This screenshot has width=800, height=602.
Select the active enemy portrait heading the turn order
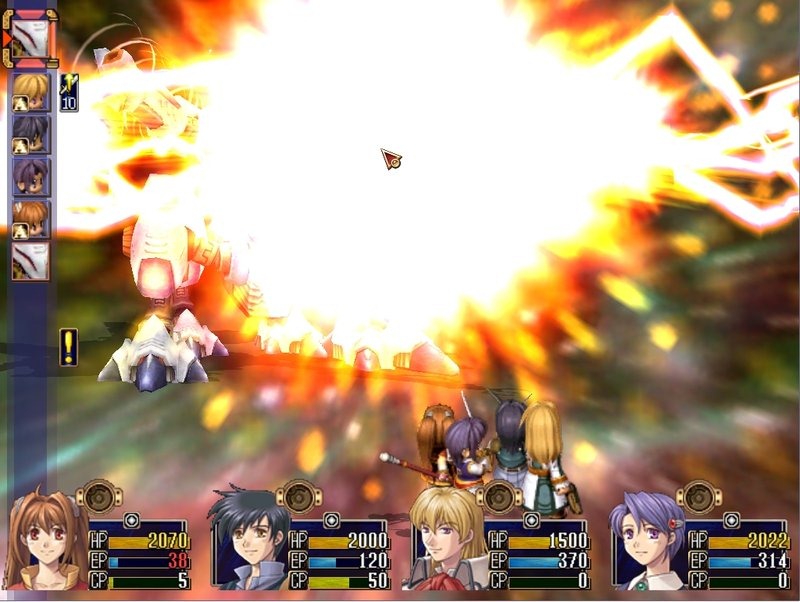pyautogui.click(x=30, y=37)
